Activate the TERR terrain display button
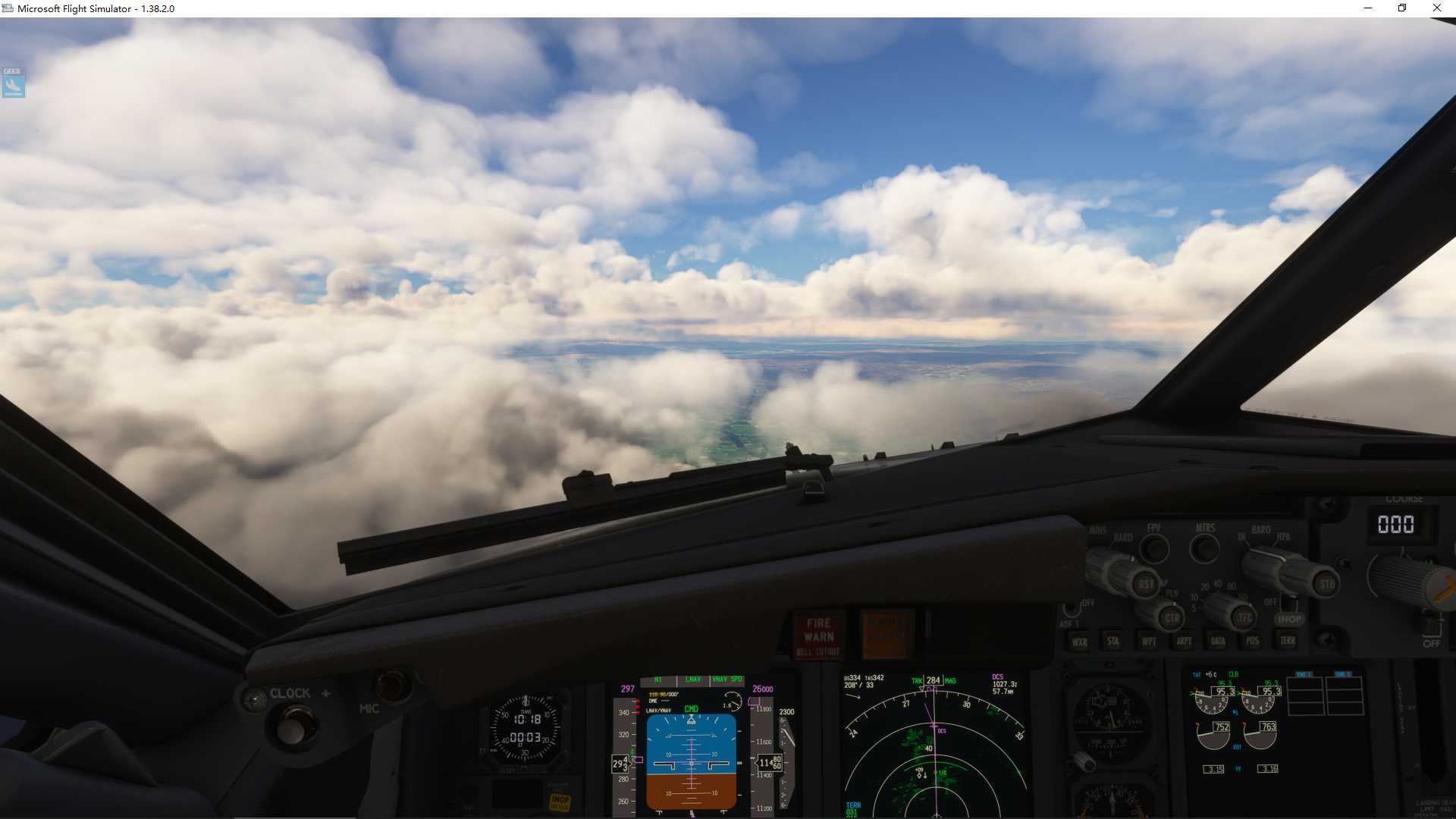Image resolution: width=1456 pixels, height=819 pixels. 1288,641
